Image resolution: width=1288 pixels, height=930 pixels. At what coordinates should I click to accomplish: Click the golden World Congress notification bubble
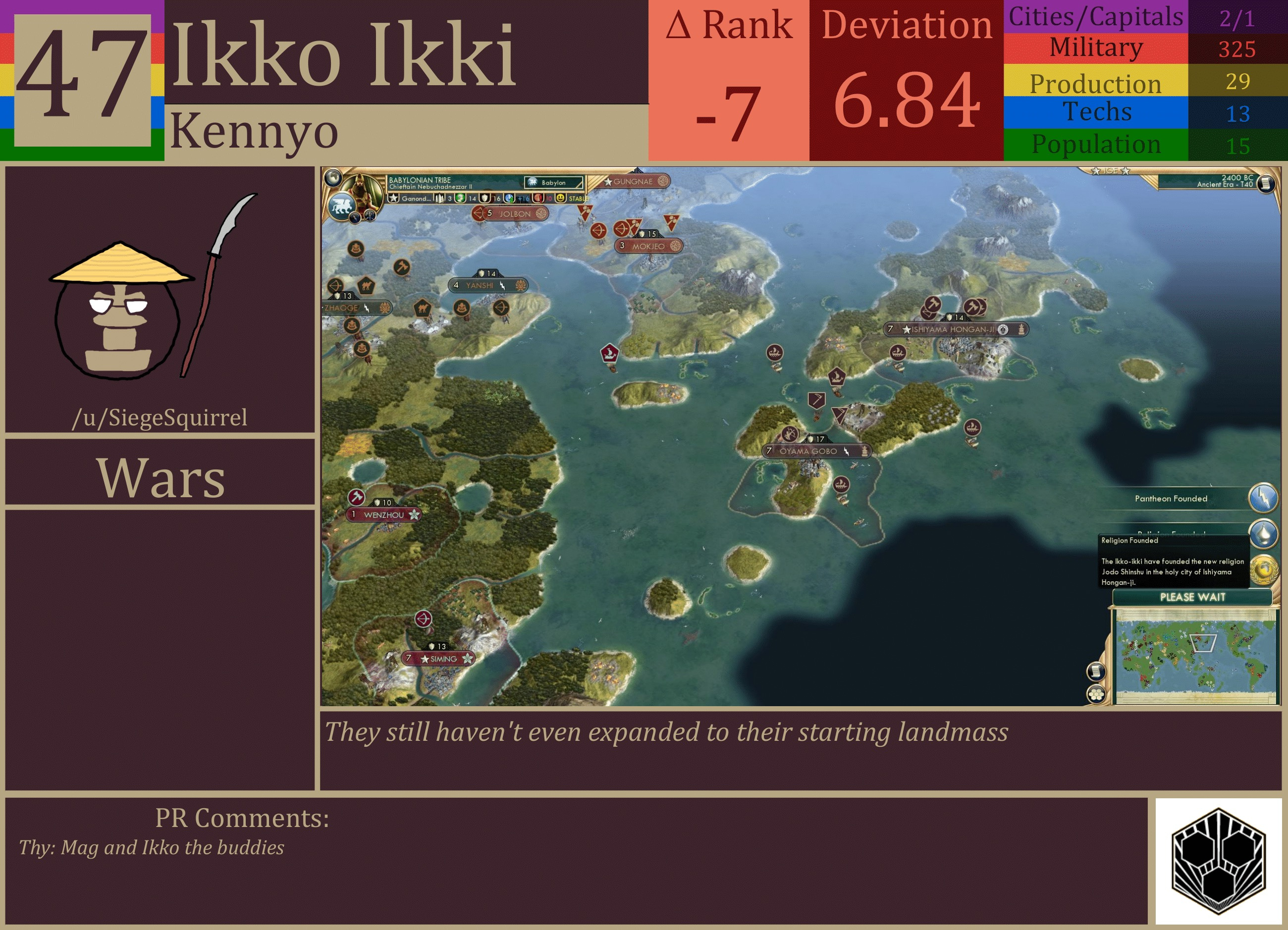(x=1265, y=570)
